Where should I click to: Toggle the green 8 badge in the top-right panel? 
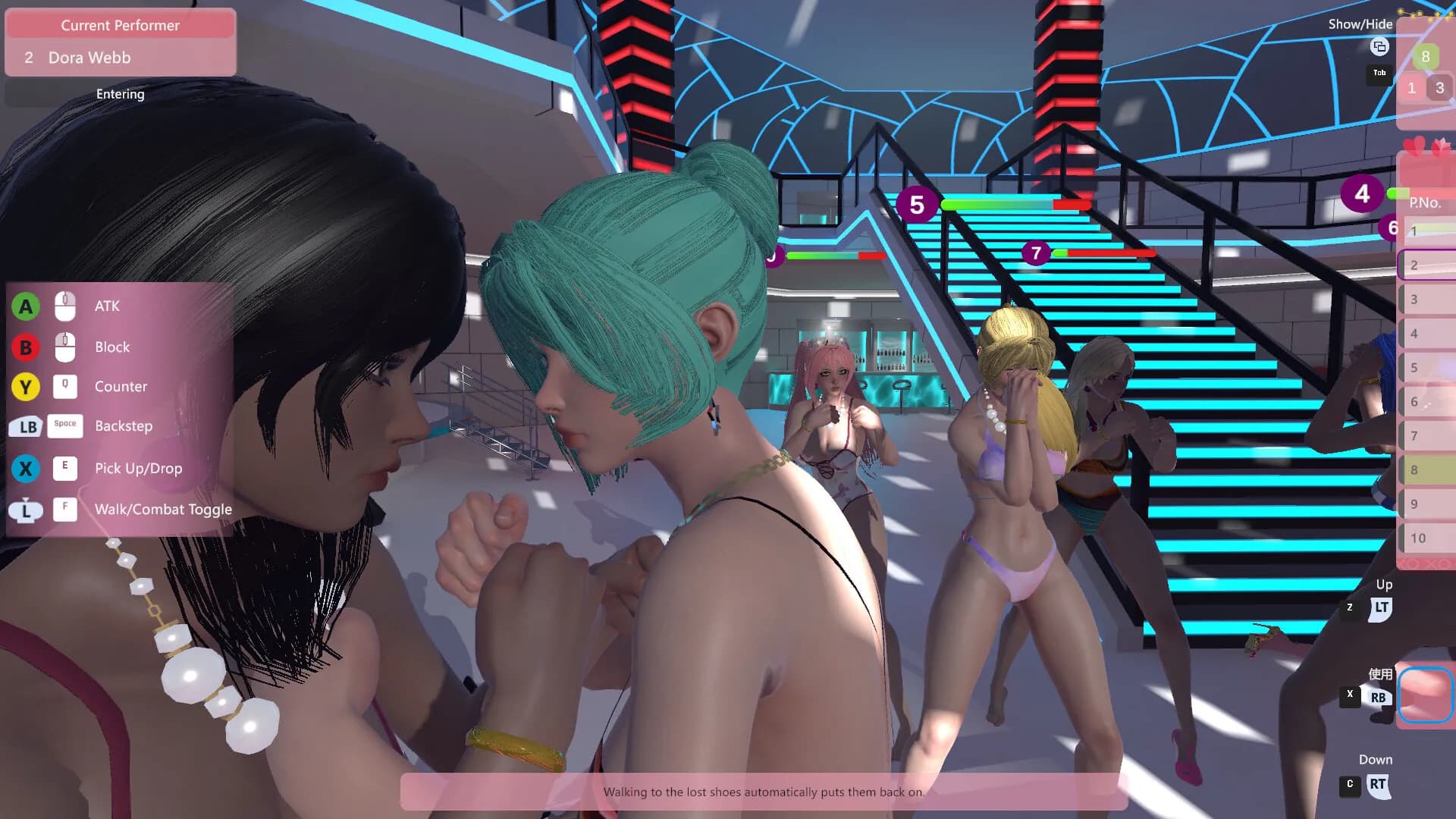click(1427, 56)
